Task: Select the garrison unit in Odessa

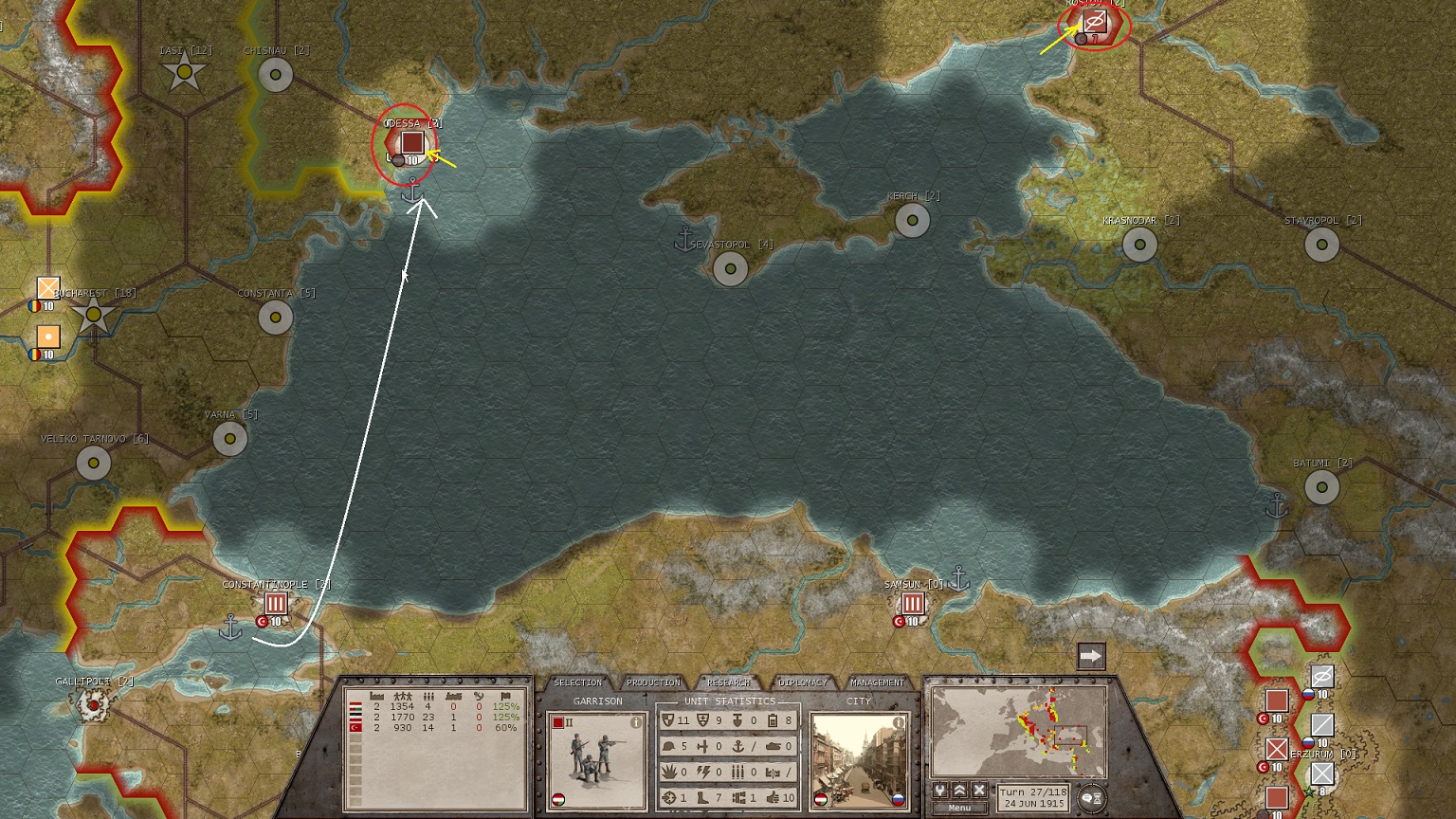Action: coord(411,142)
